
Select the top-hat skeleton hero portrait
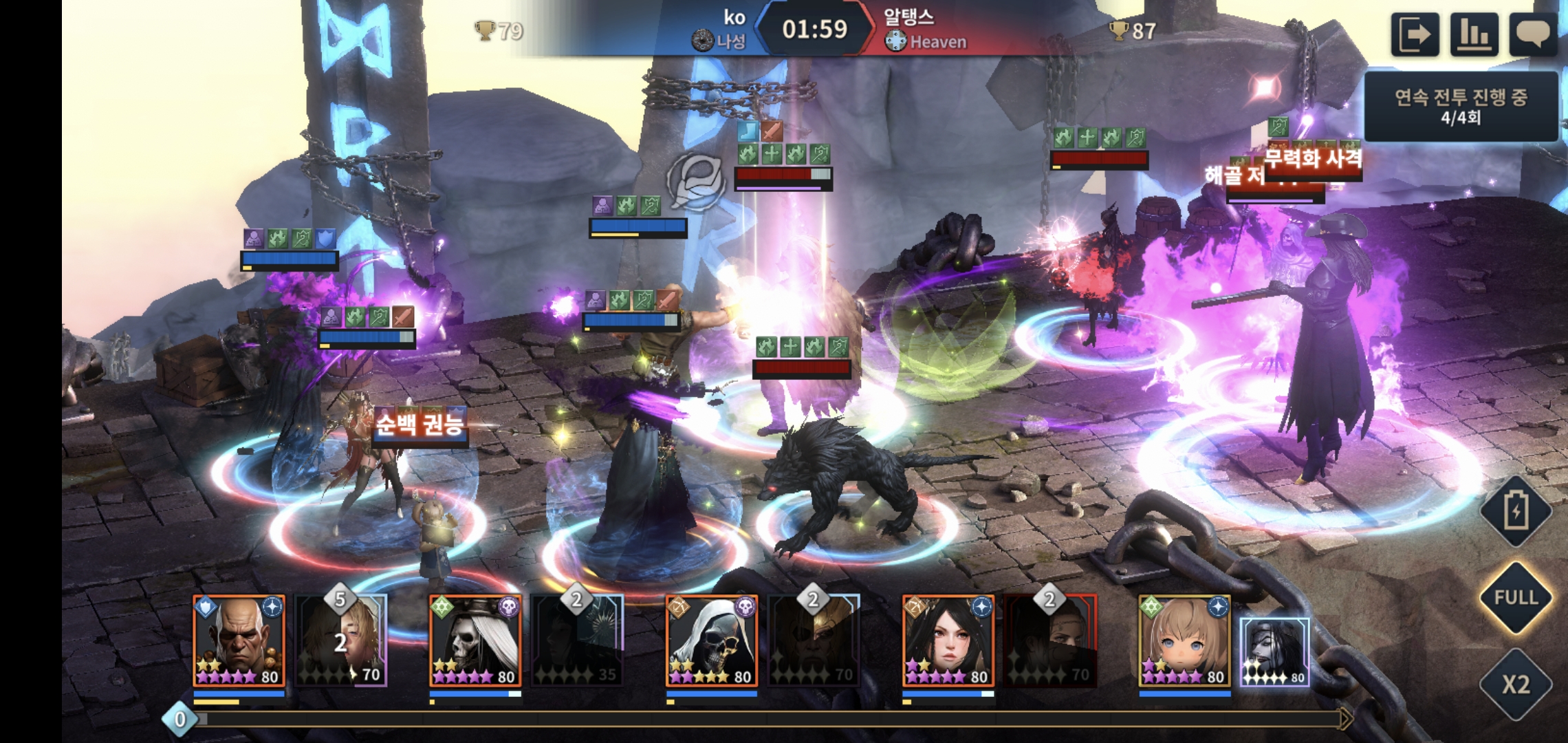(475, 640)
